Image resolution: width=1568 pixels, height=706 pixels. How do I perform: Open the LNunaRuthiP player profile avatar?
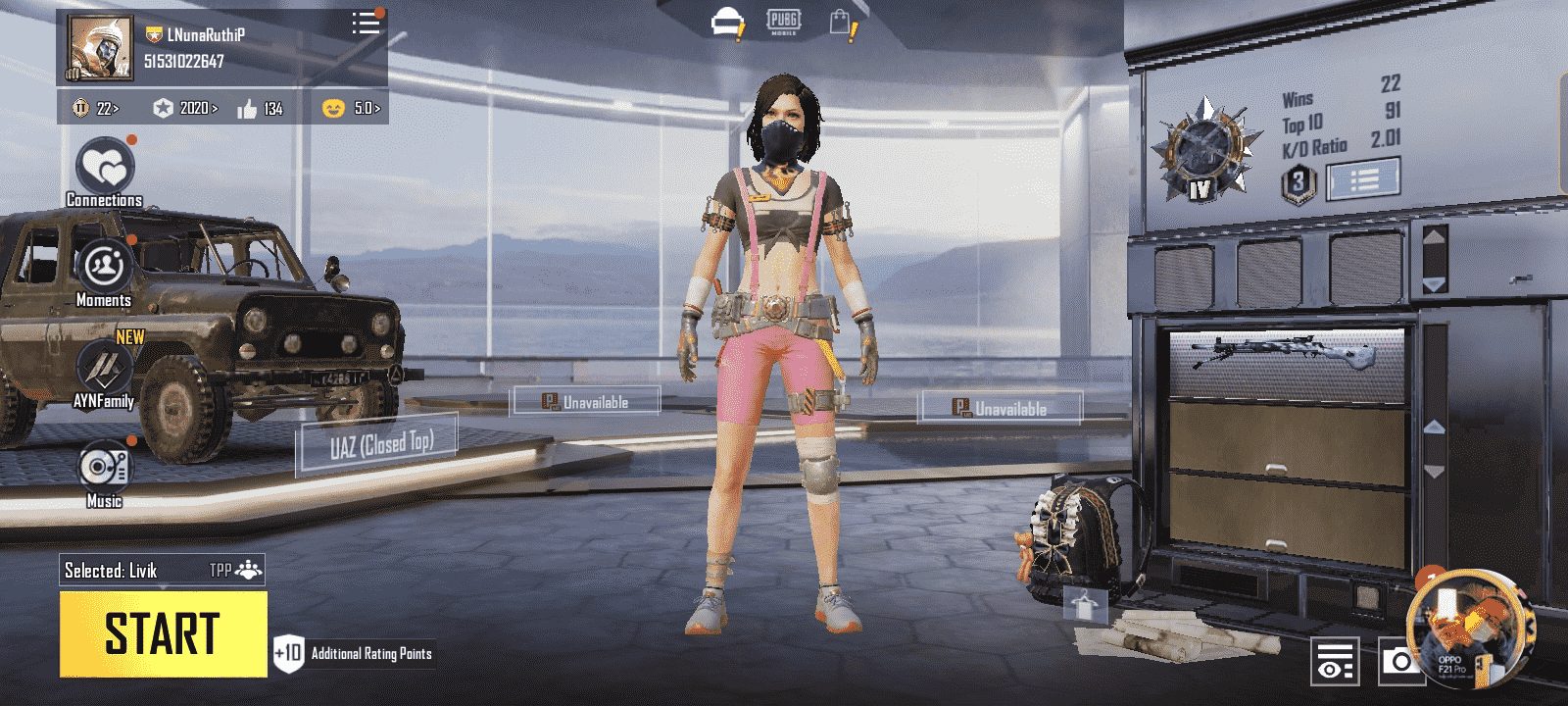coord(99,47)
